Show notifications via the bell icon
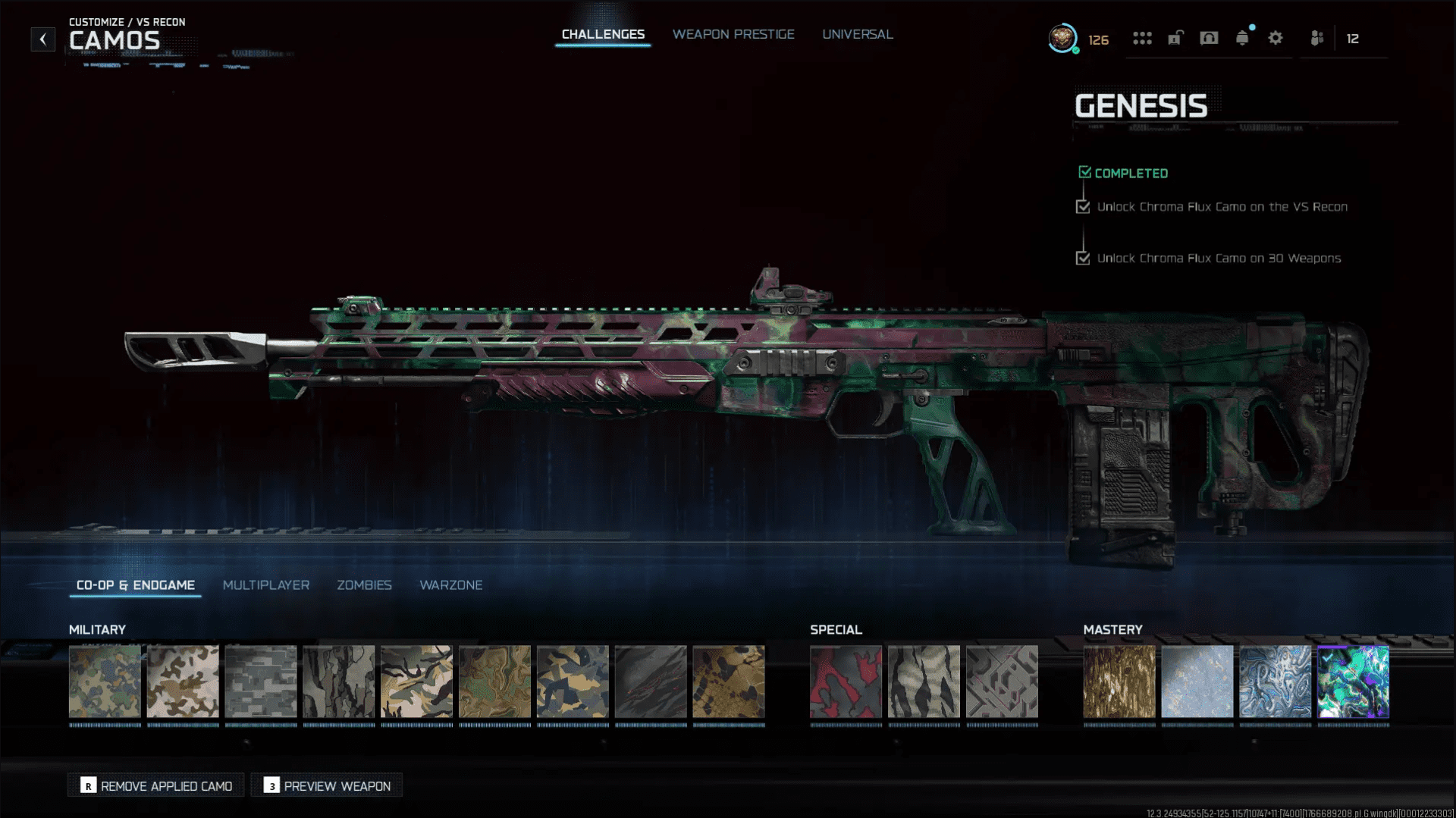 pyautogui.click(x=1242, y=38)
